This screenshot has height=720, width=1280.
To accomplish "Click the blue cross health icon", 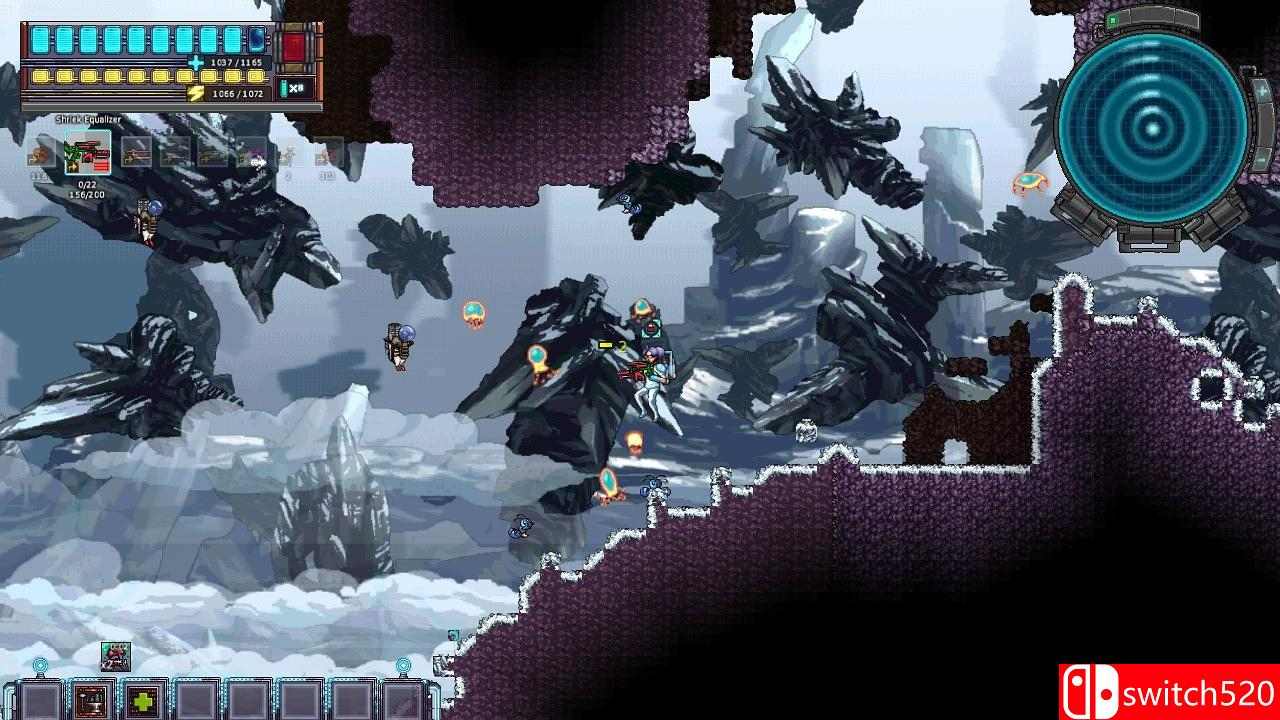I will coord(196,62).
